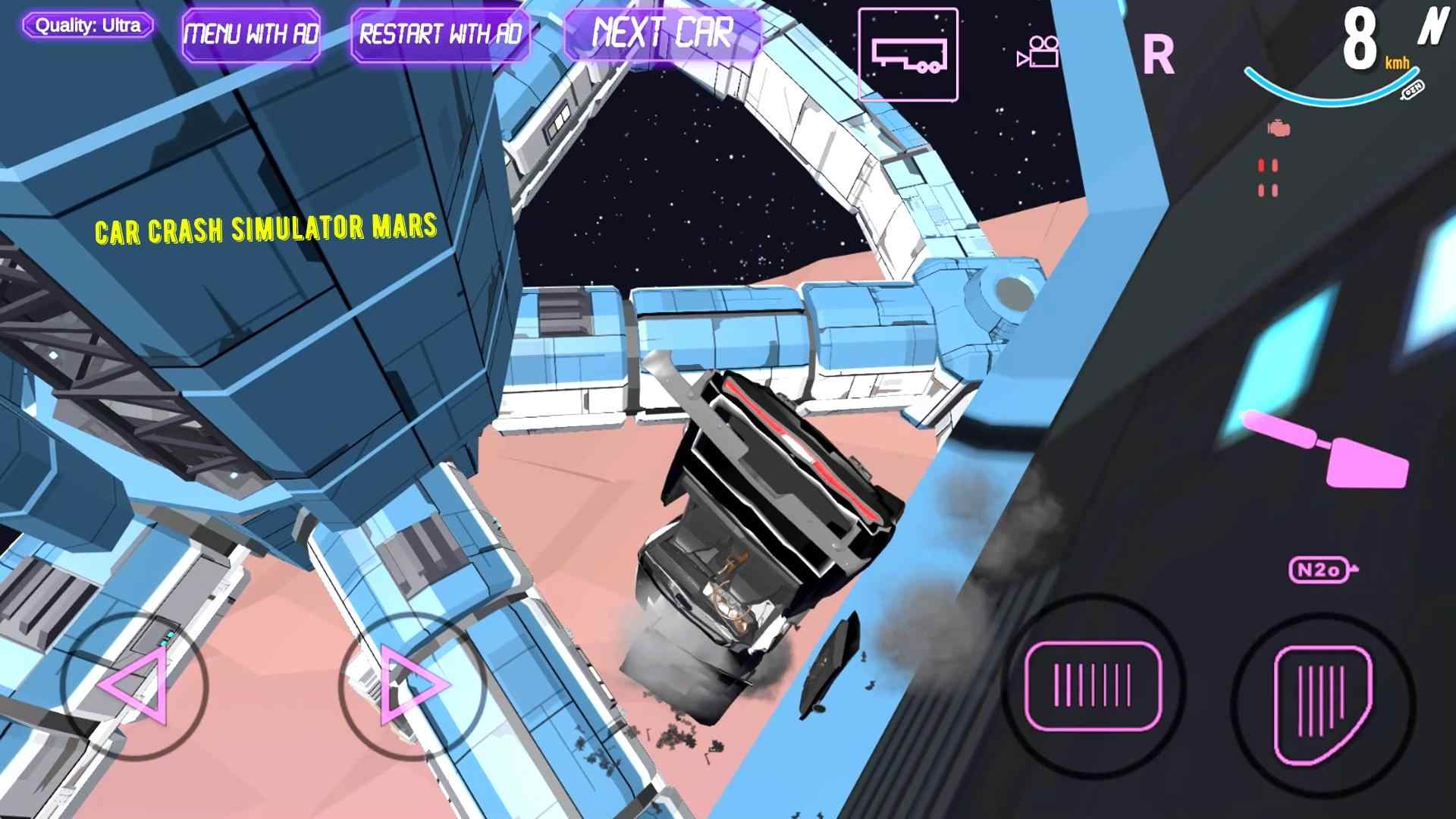The width and height of the screenshot is (1456, 819).
Task: Open Next Car to switch vehicles
Action: [x=662, y=32]
